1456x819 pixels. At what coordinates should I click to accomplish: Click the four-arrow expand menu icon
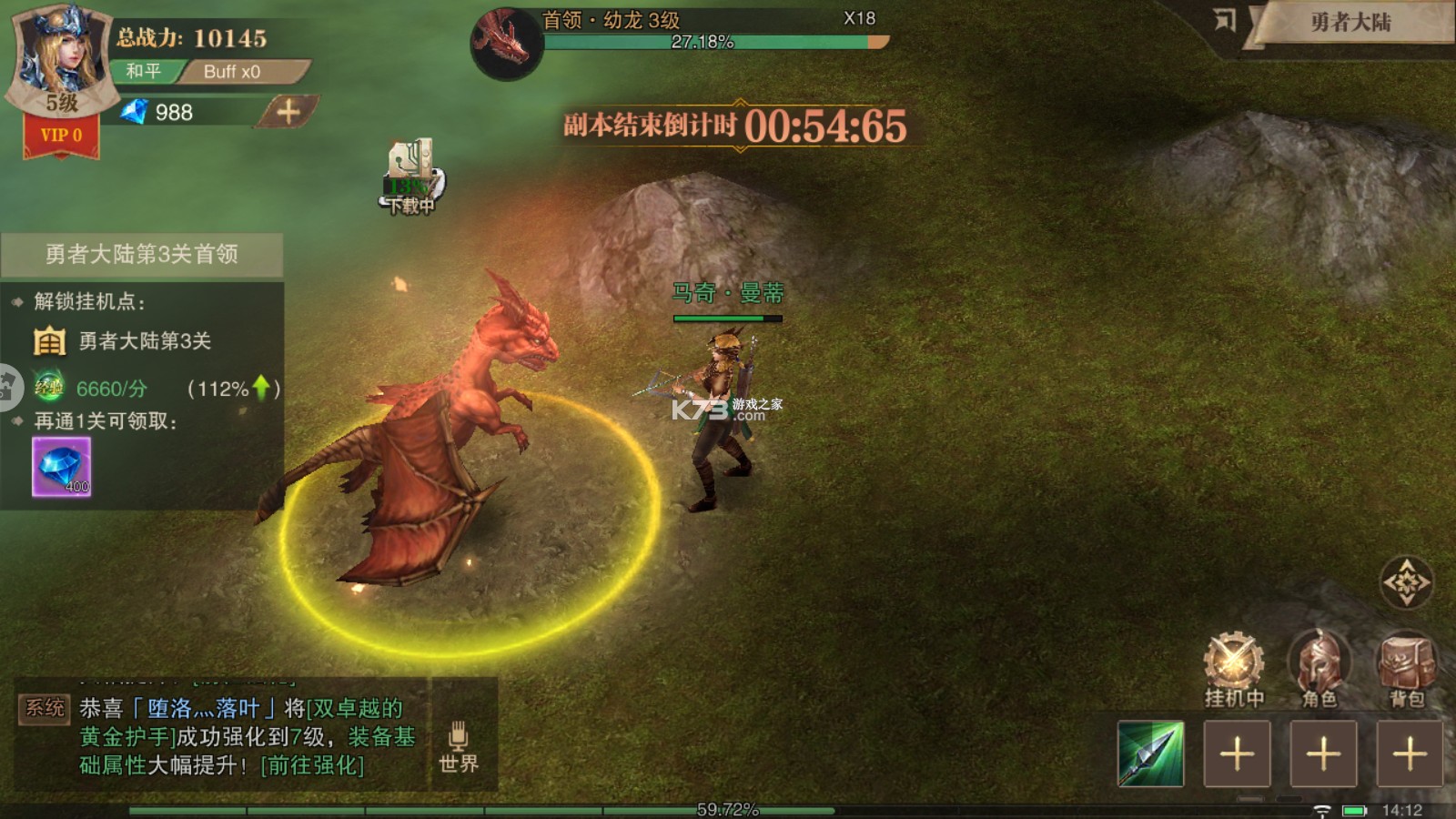click(x=1406, y=582)
